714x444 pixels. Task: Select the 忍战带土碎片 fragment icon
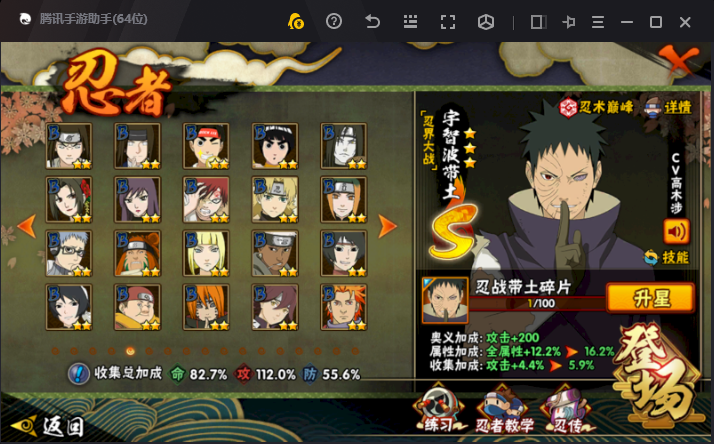point(445,300)
